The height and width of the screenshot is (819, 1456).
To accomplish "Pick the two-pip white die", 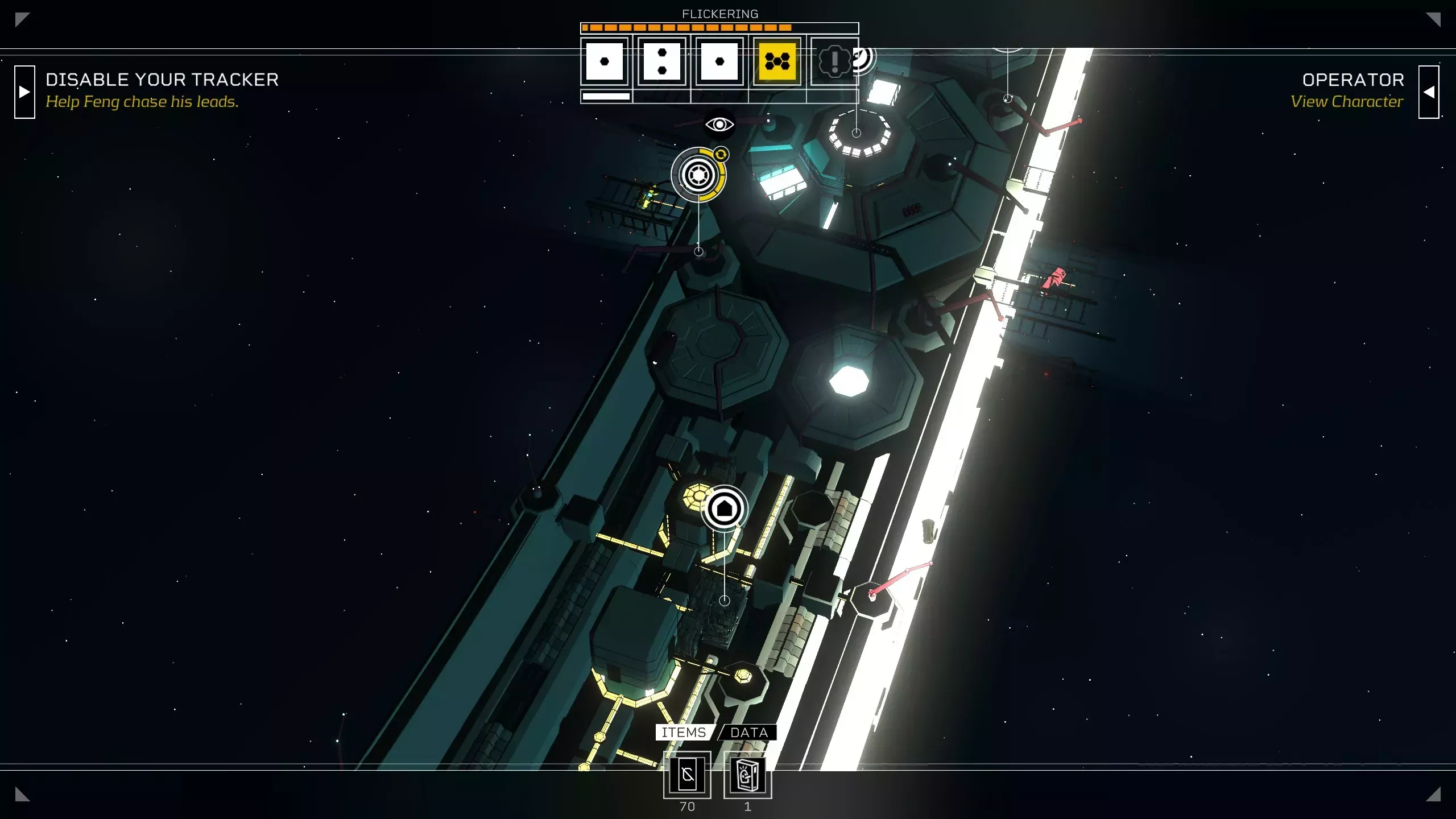I will pos(662,61).
